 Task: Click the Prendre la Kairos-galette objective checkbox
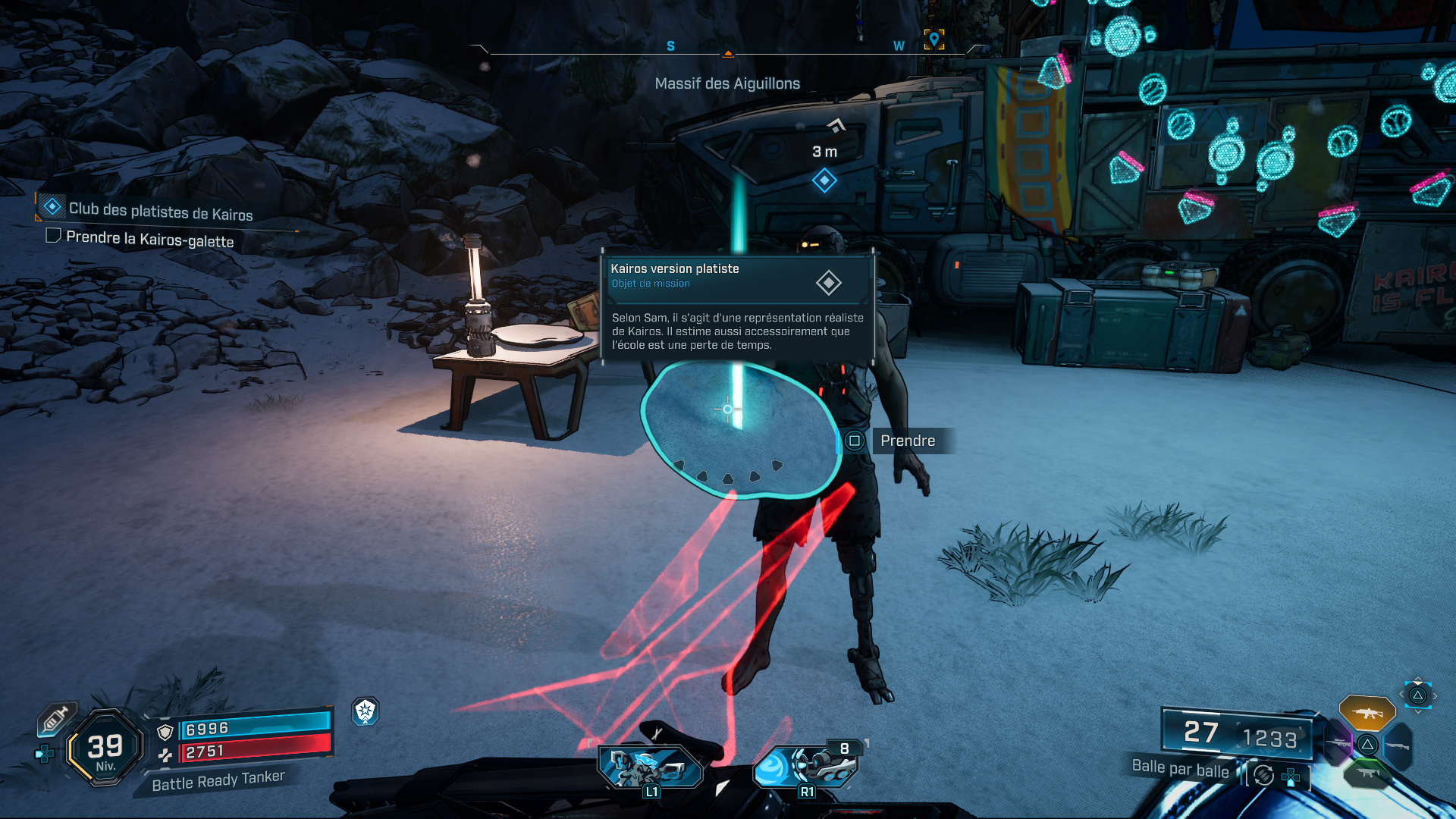click(x=53, y=236)
